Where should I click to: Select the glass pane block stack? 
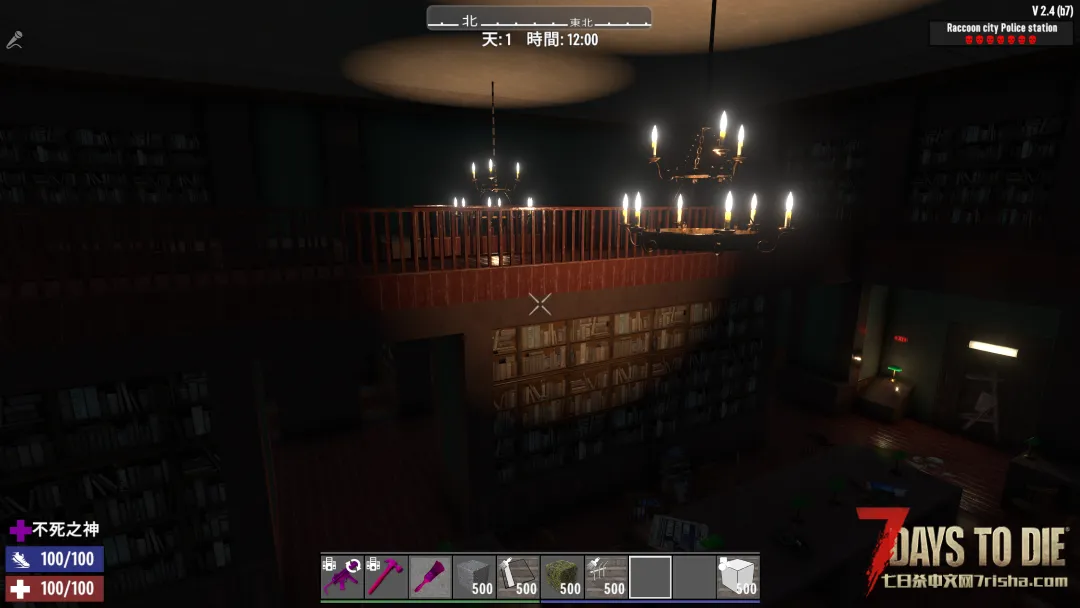coord(518,577)
